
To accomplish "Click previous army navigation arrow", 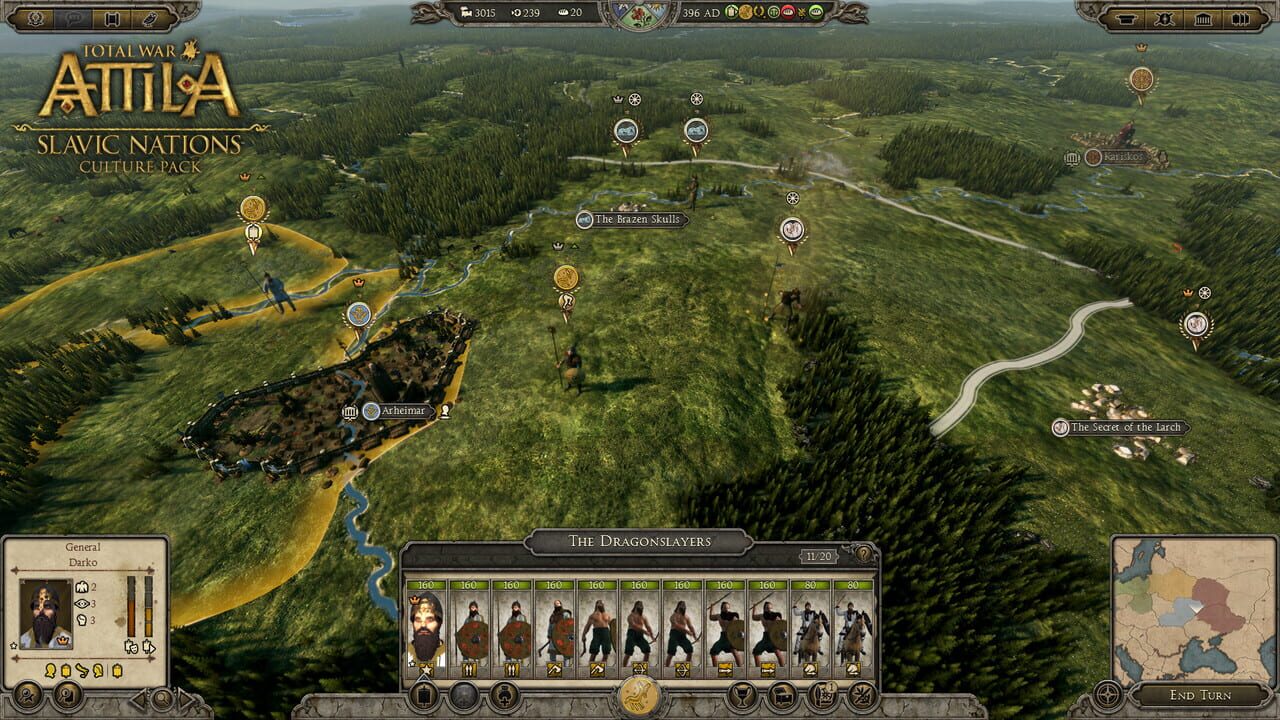I will (137, 699).
